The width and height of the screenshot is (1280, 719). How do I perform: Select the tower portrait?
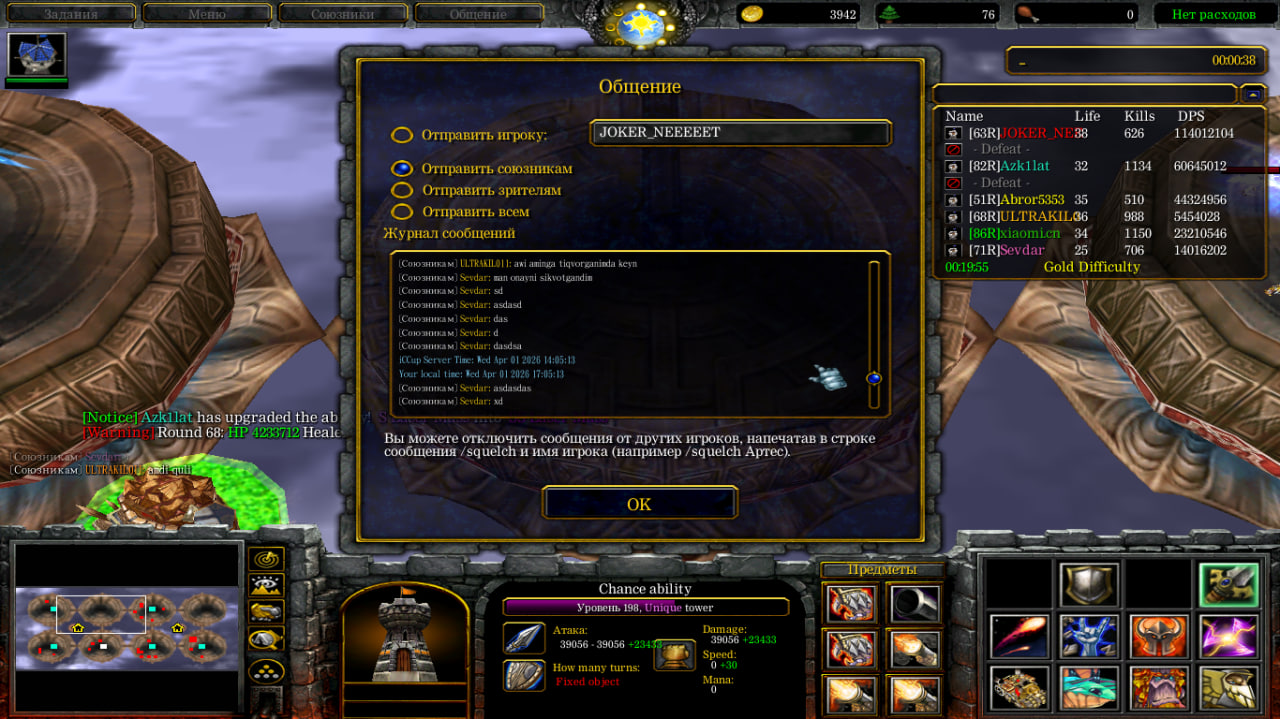click(x=405, y=634)
